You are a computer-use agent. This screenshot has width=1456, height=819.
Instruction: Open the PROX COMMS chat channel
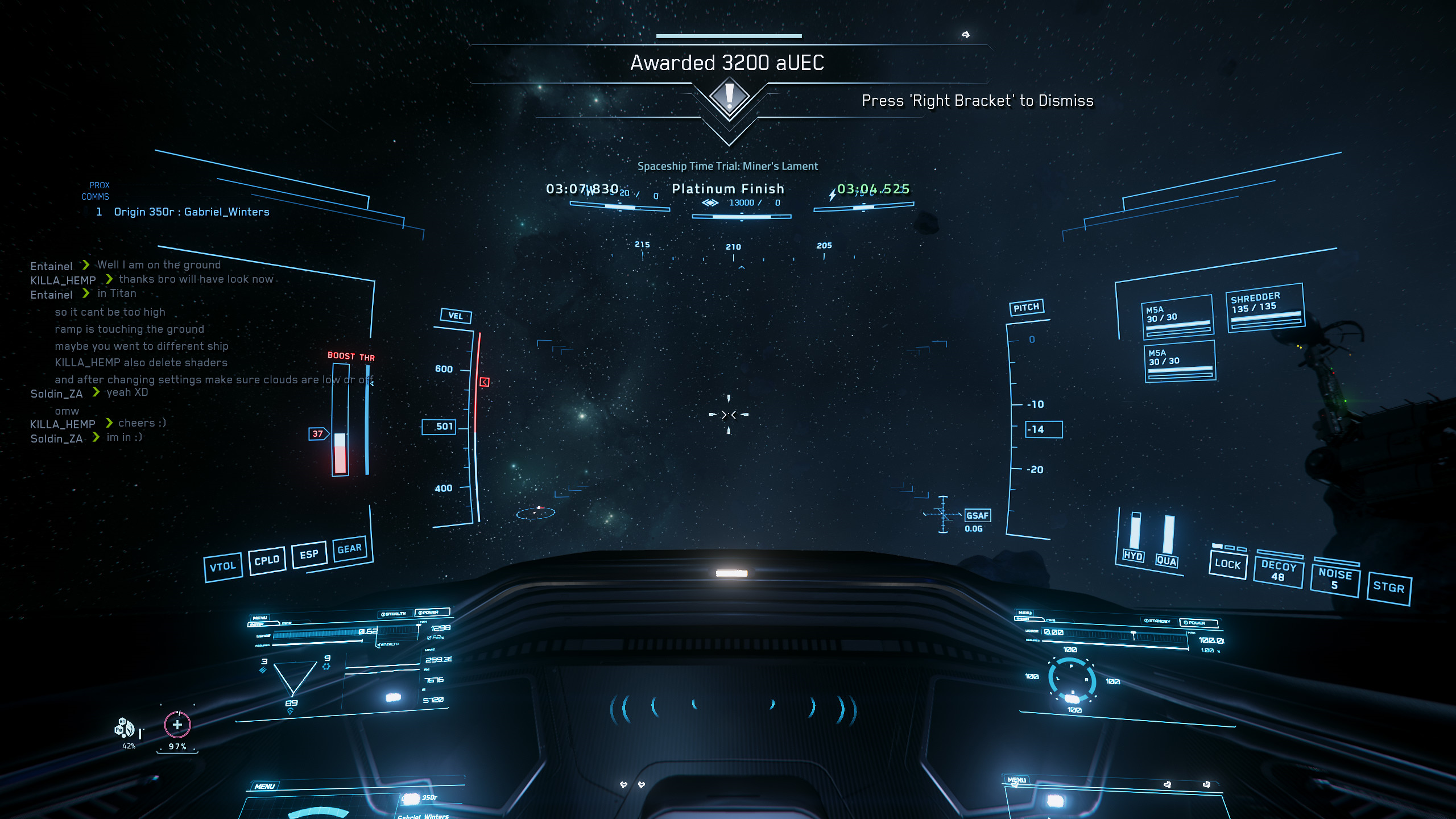click(96, 191)
